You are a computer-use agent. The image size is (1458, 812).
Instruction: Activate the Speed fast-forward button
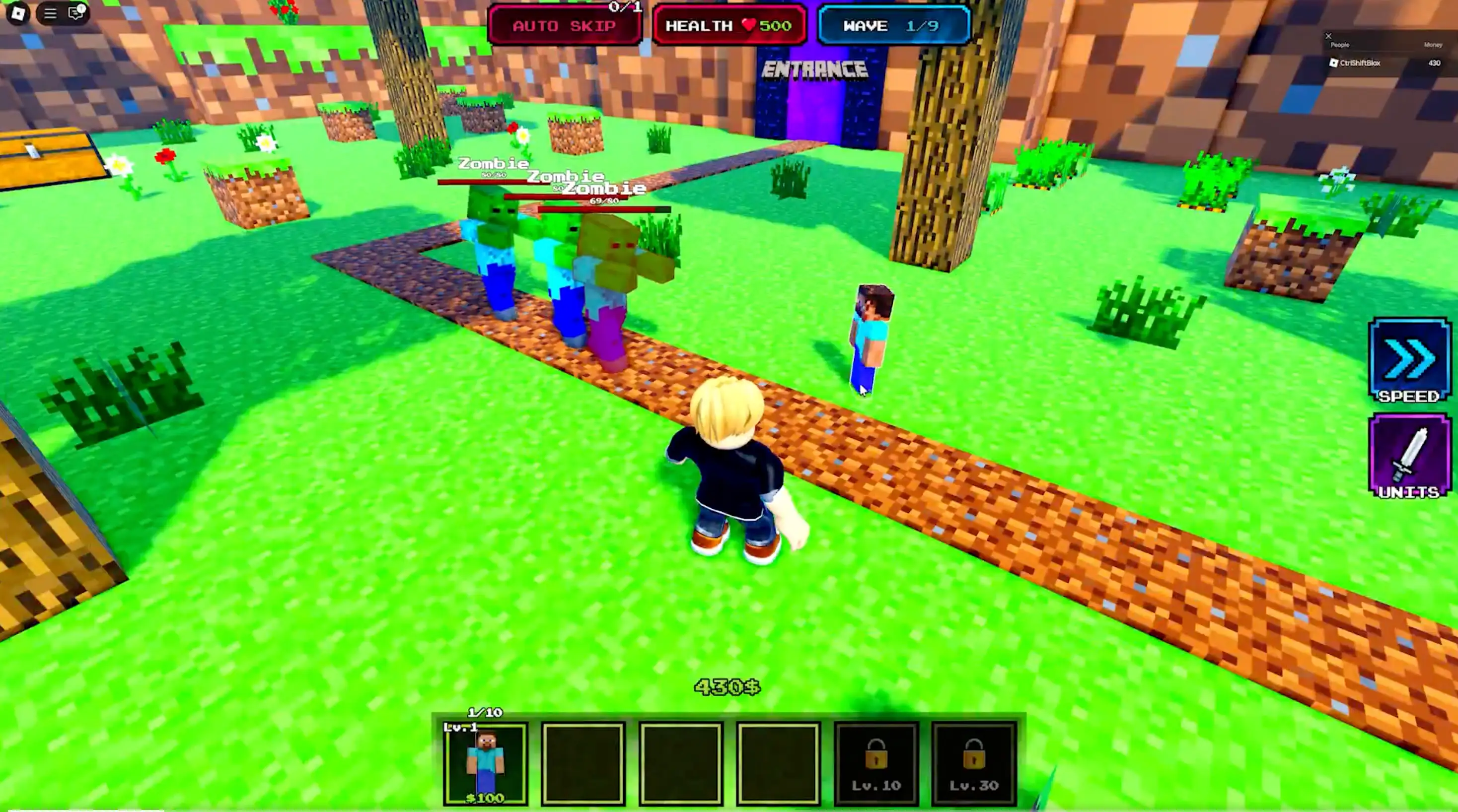1409,360
